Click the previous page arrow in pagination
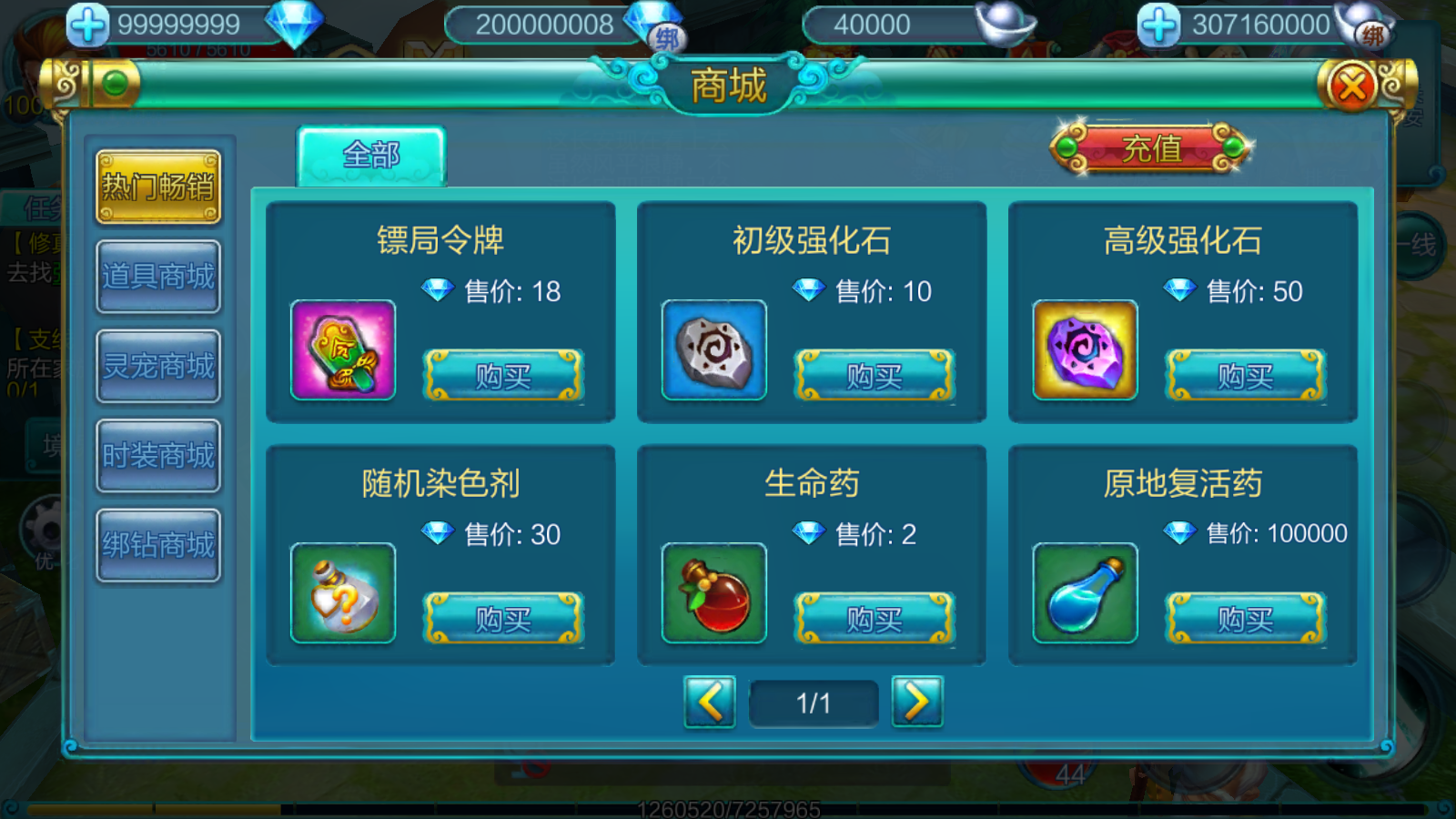The height and width of the screenshot is (819, 1456). 711,702
